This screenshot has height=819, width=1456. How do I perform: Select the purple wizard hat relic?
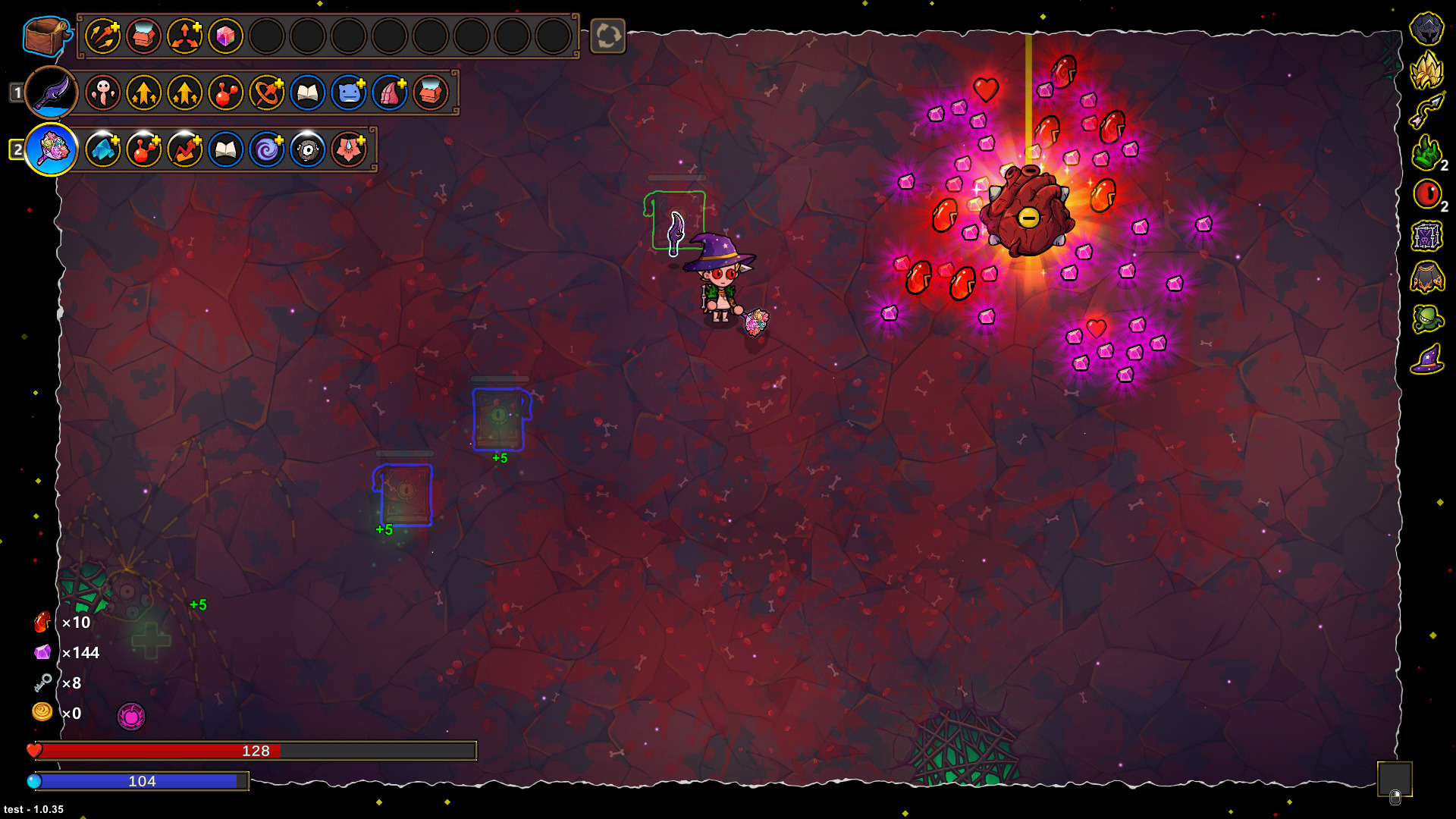[x=1426, y=359]
